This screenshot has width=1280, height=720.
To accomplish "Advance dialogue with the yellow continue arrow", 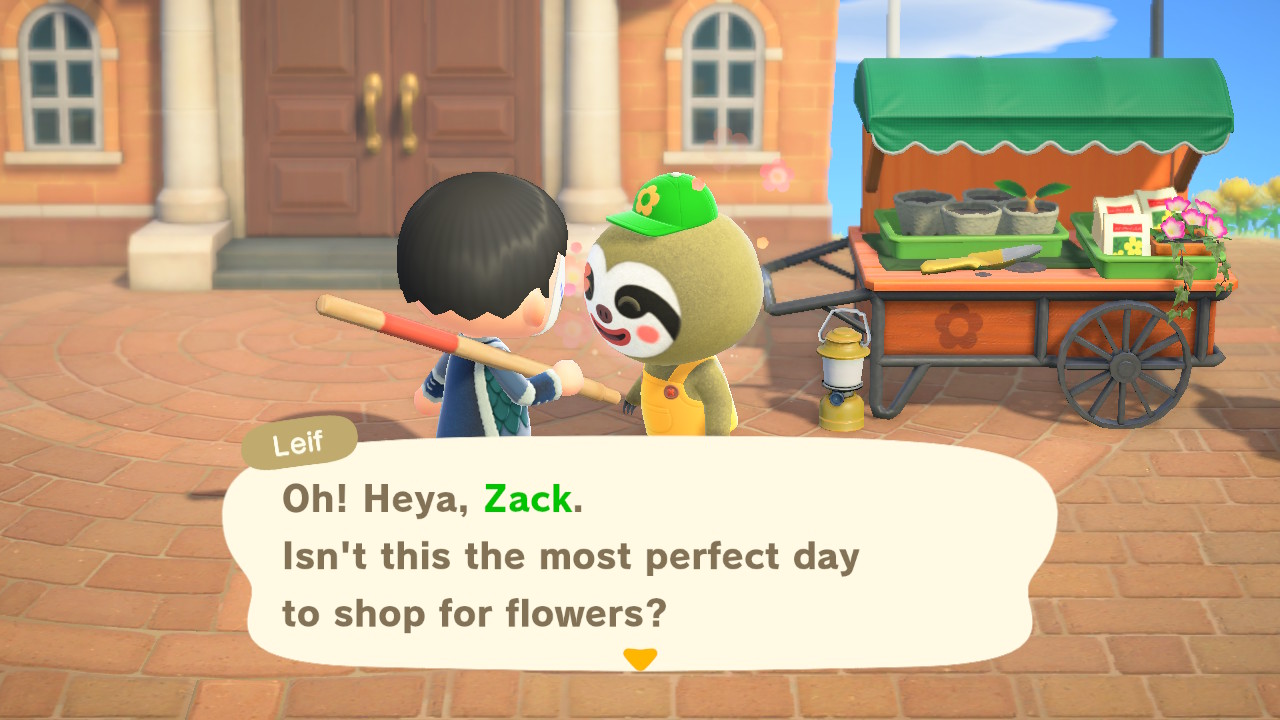I will click(640, 659).
